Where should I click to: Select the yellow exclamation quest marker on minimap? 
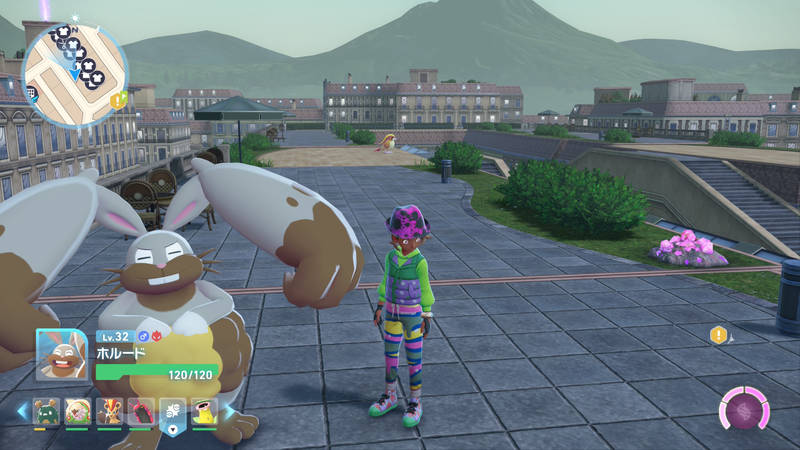click(119, 99)
